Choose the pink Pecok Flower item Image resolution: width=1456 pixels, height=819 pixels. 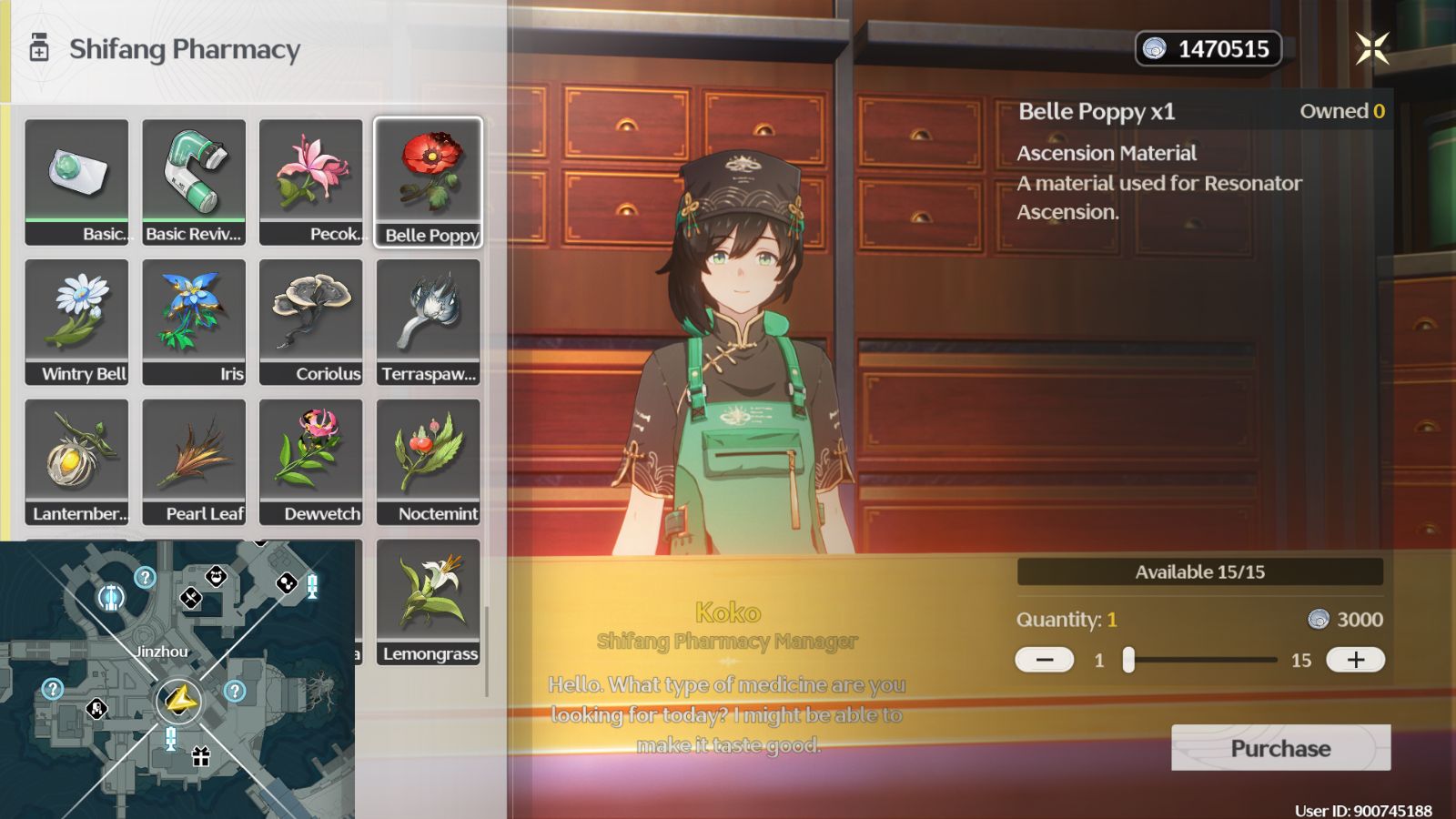click(x=311, y=182)
